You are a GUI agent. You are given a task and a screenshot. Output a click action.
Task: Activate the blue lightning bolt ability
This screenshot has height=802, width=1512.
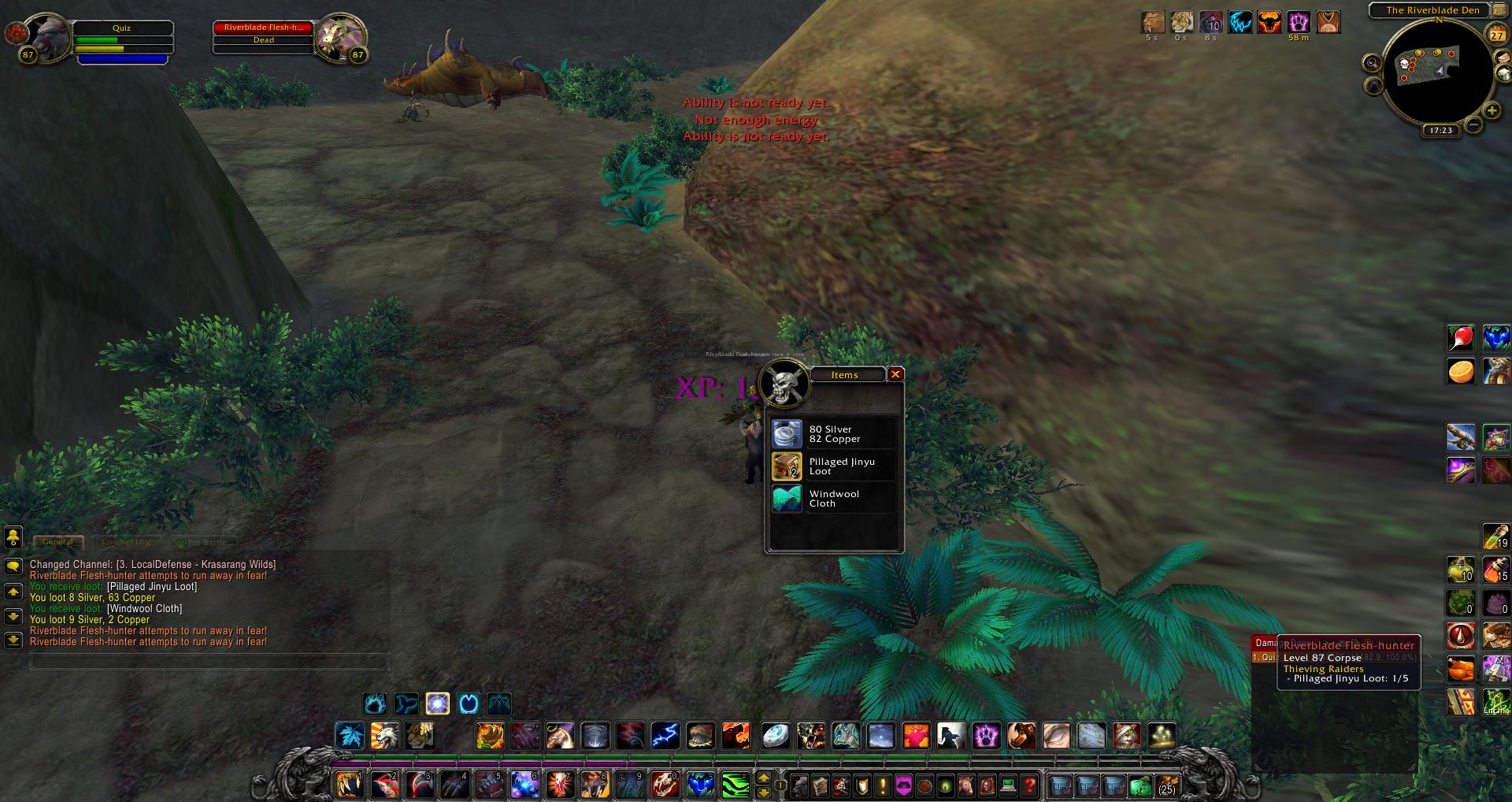point(665,736)
